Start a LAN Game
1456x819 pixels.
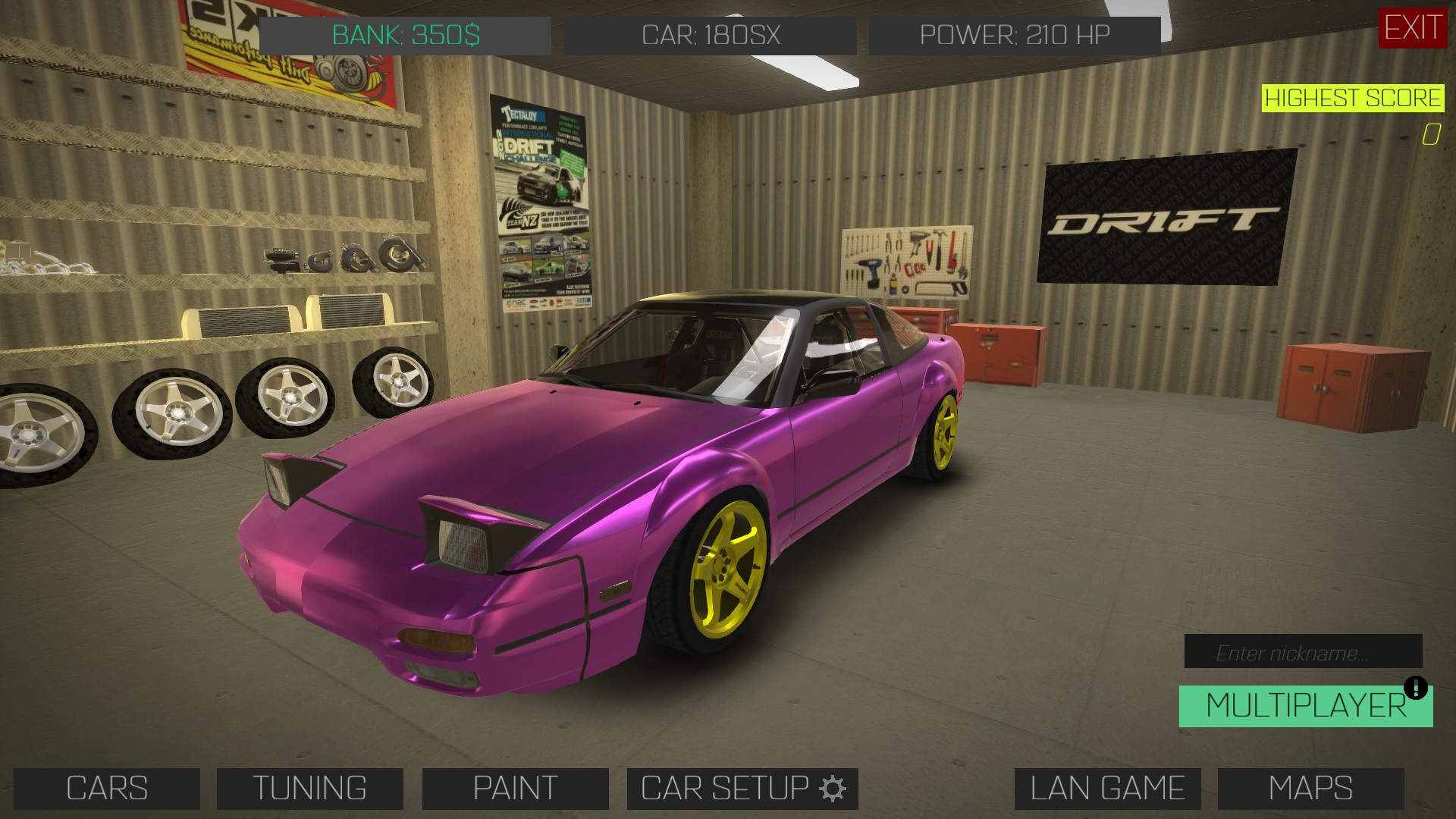1107,789
